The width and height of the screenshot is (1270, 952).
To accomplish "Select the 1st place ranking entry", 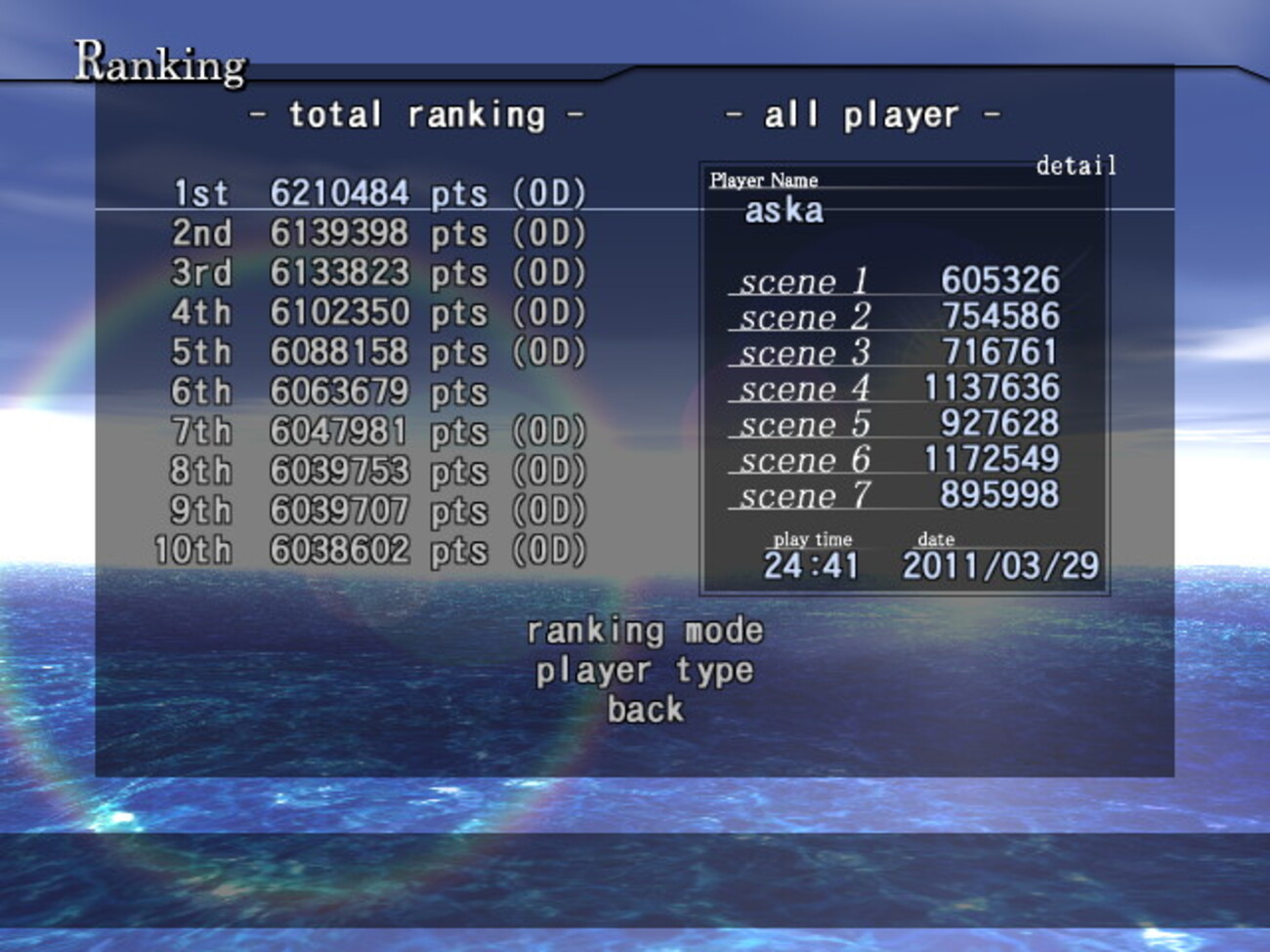I will coord(379,193).
